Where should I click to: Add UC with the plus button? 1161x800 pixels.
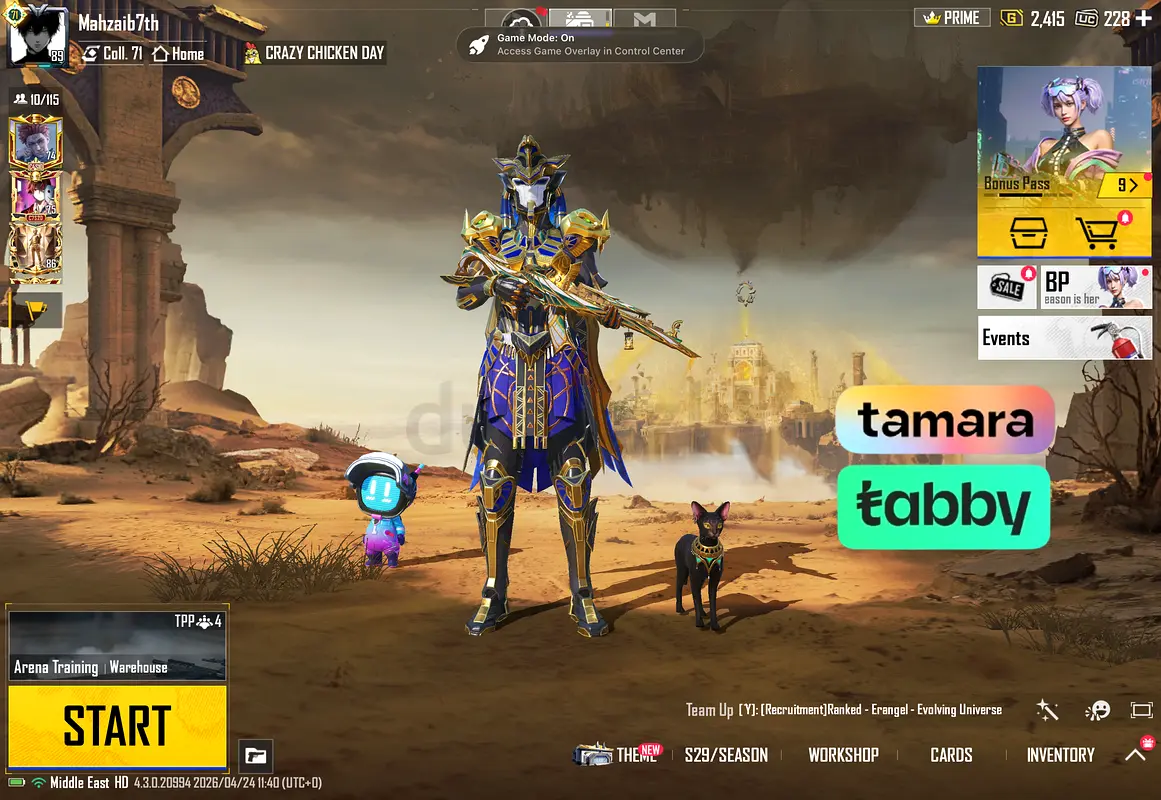(x=1142, y=19)
